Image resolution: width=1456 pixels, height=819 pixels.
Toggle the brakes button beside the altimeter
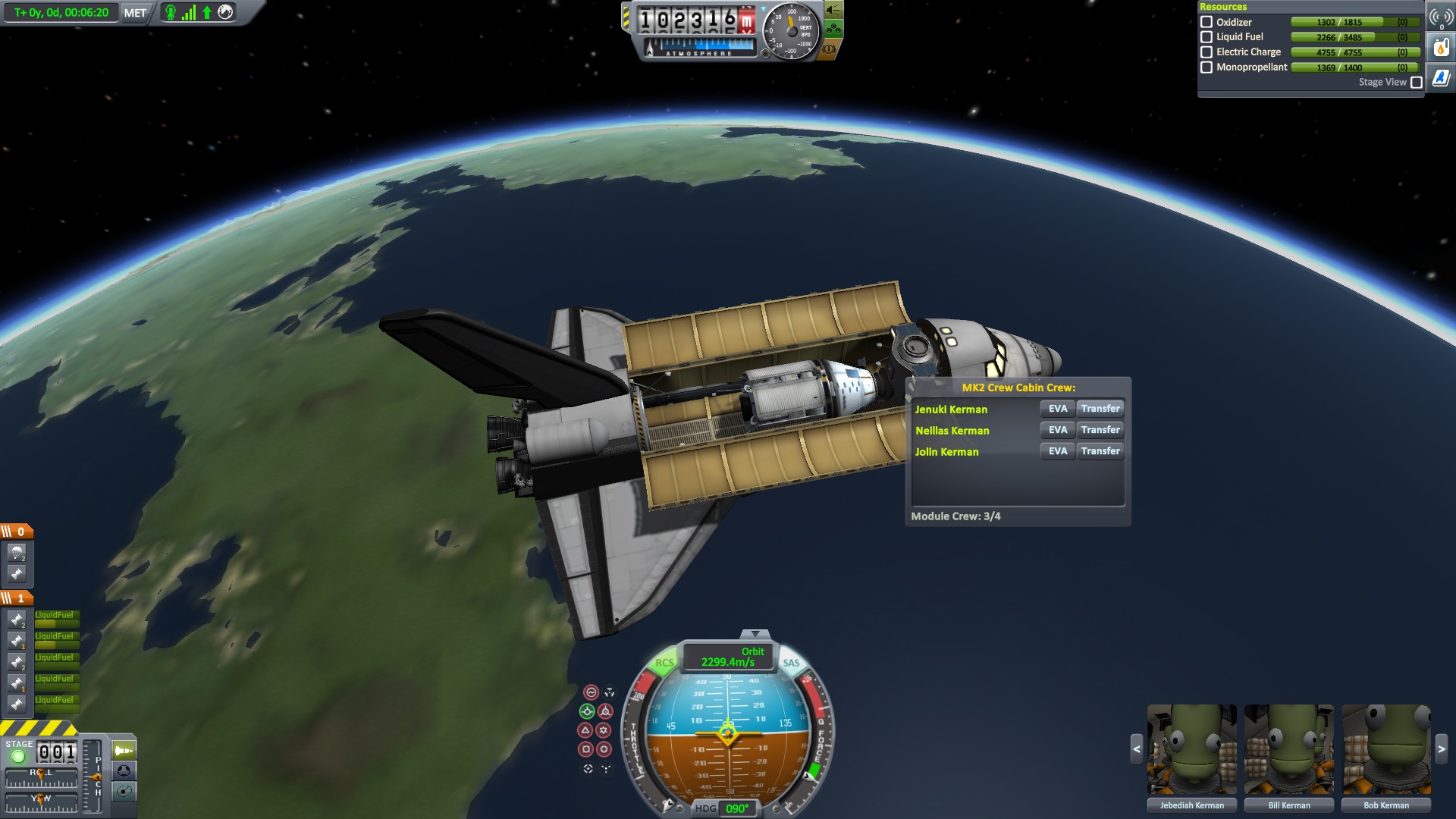830,49
